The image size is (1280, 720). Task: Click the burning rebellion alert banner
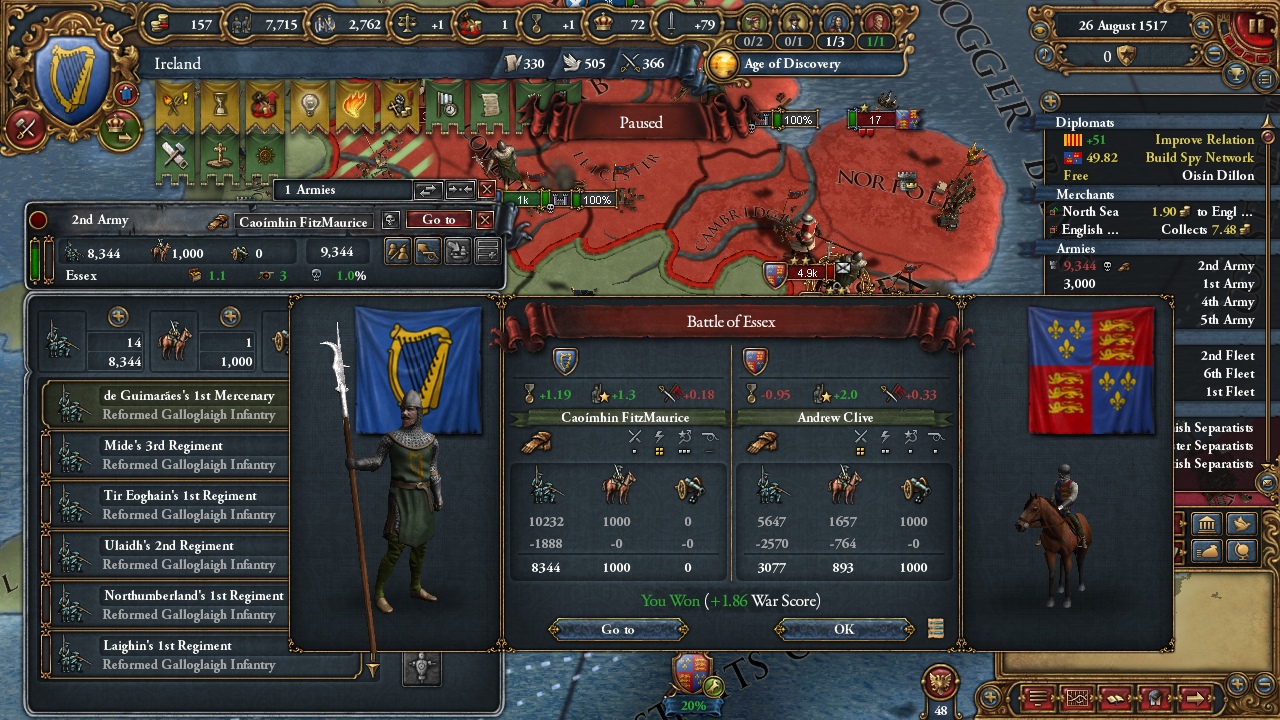click(x=352, y=103)
